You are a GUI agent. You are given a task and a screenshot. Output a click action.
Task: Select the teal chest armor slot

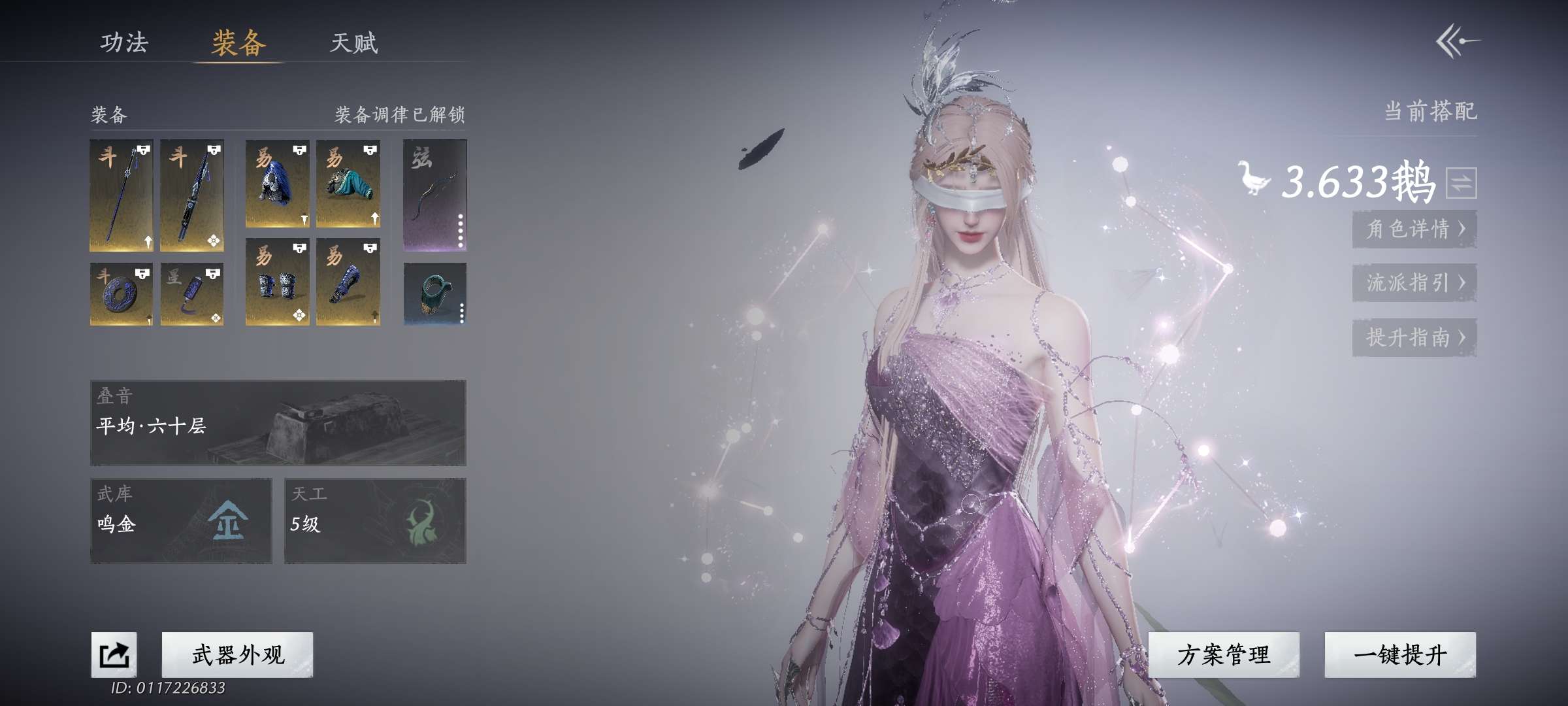pos(348,184)
